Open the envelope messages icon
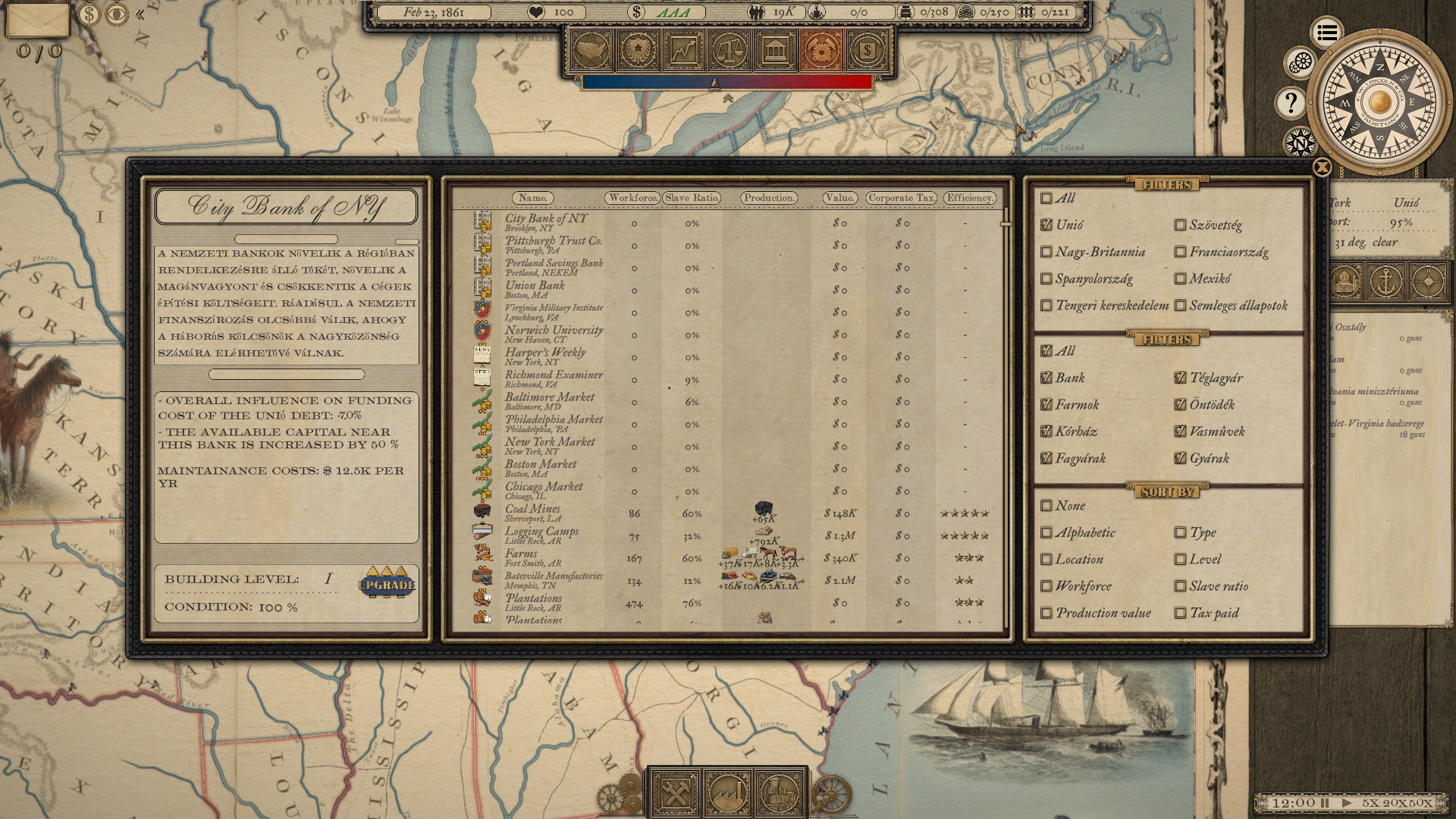Viewport: 1456px width, 819px height. 37,20
